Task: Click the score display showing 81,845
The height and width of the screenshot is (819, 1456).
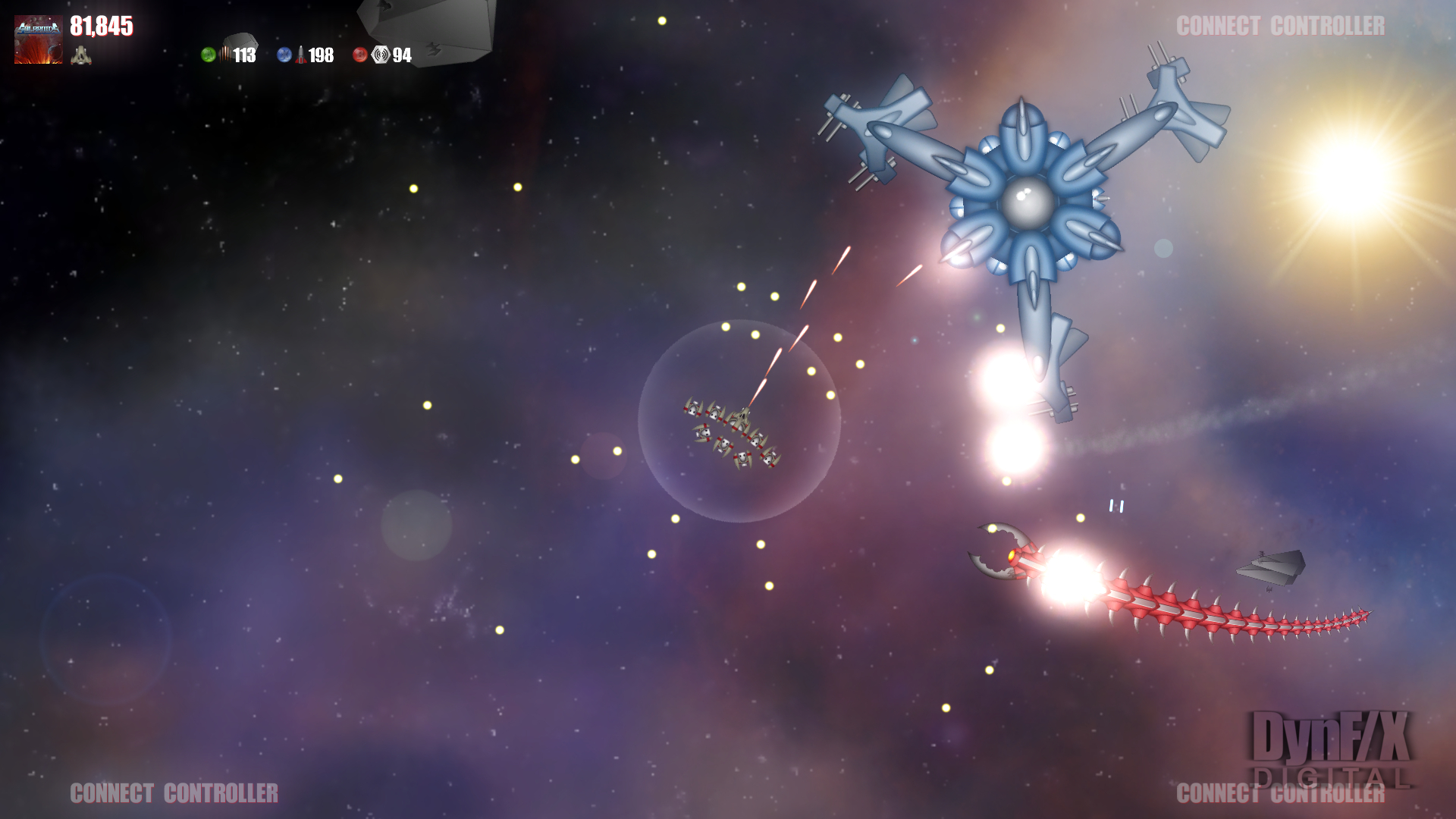Action: tap(101, 27)
